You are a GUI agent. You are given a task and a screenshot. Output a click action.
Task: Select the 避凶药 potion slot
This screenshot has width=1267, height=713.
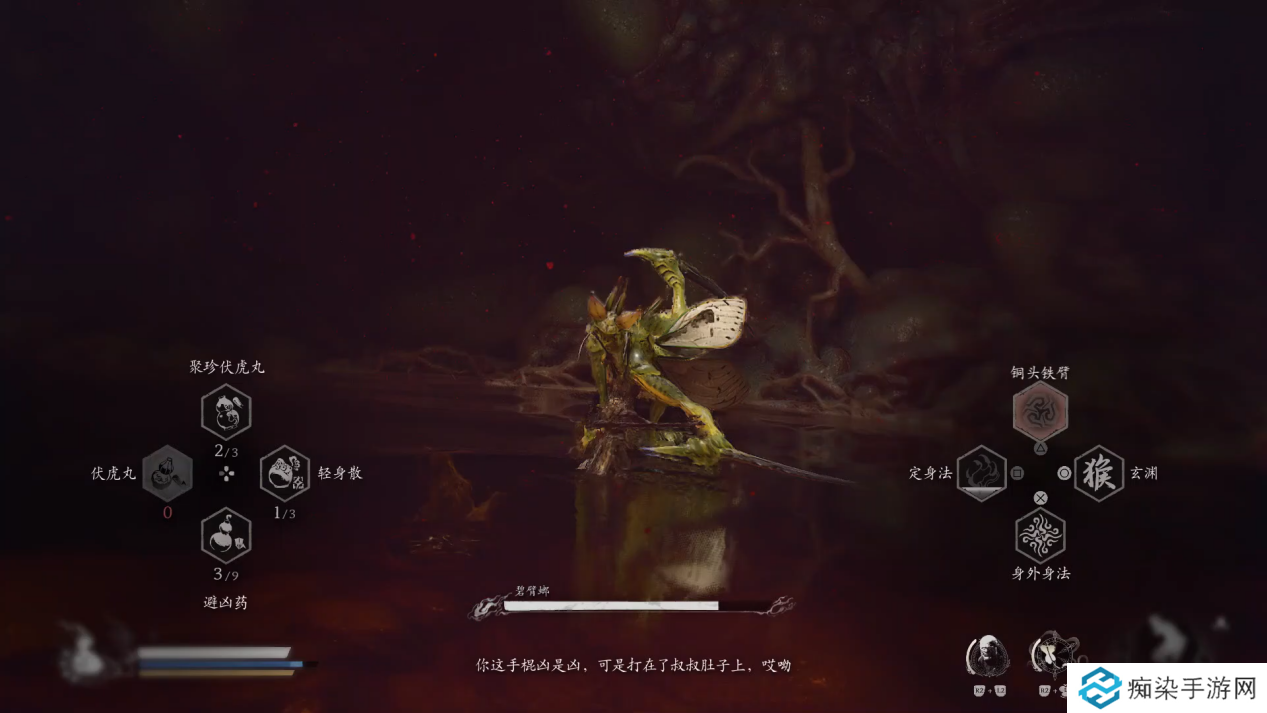pos(226,535)
